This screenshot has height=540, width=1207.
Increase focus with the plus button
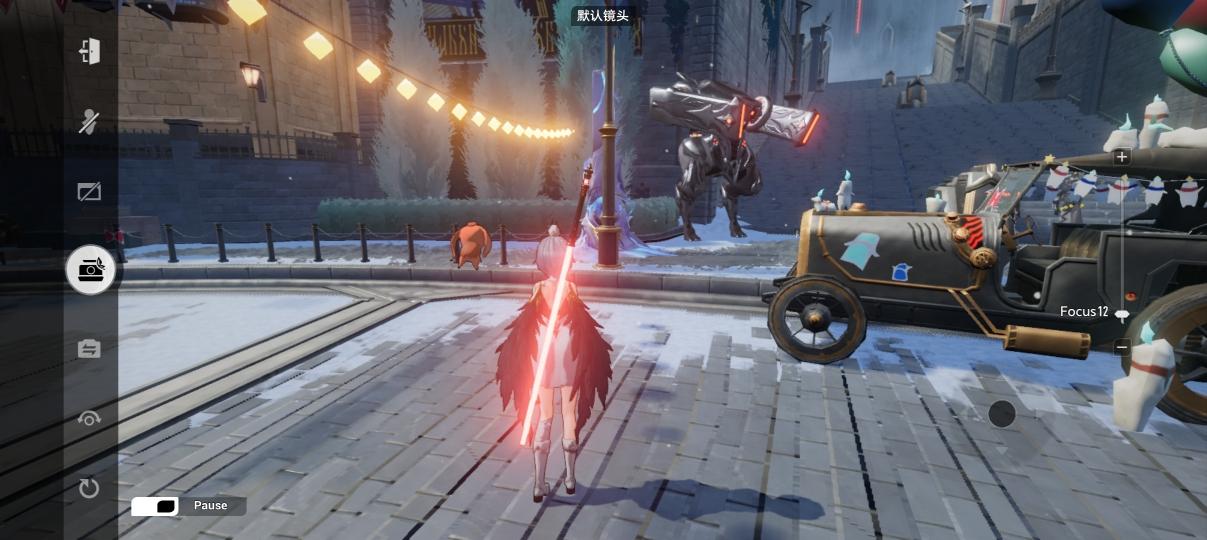click(x=1122, y=157)
